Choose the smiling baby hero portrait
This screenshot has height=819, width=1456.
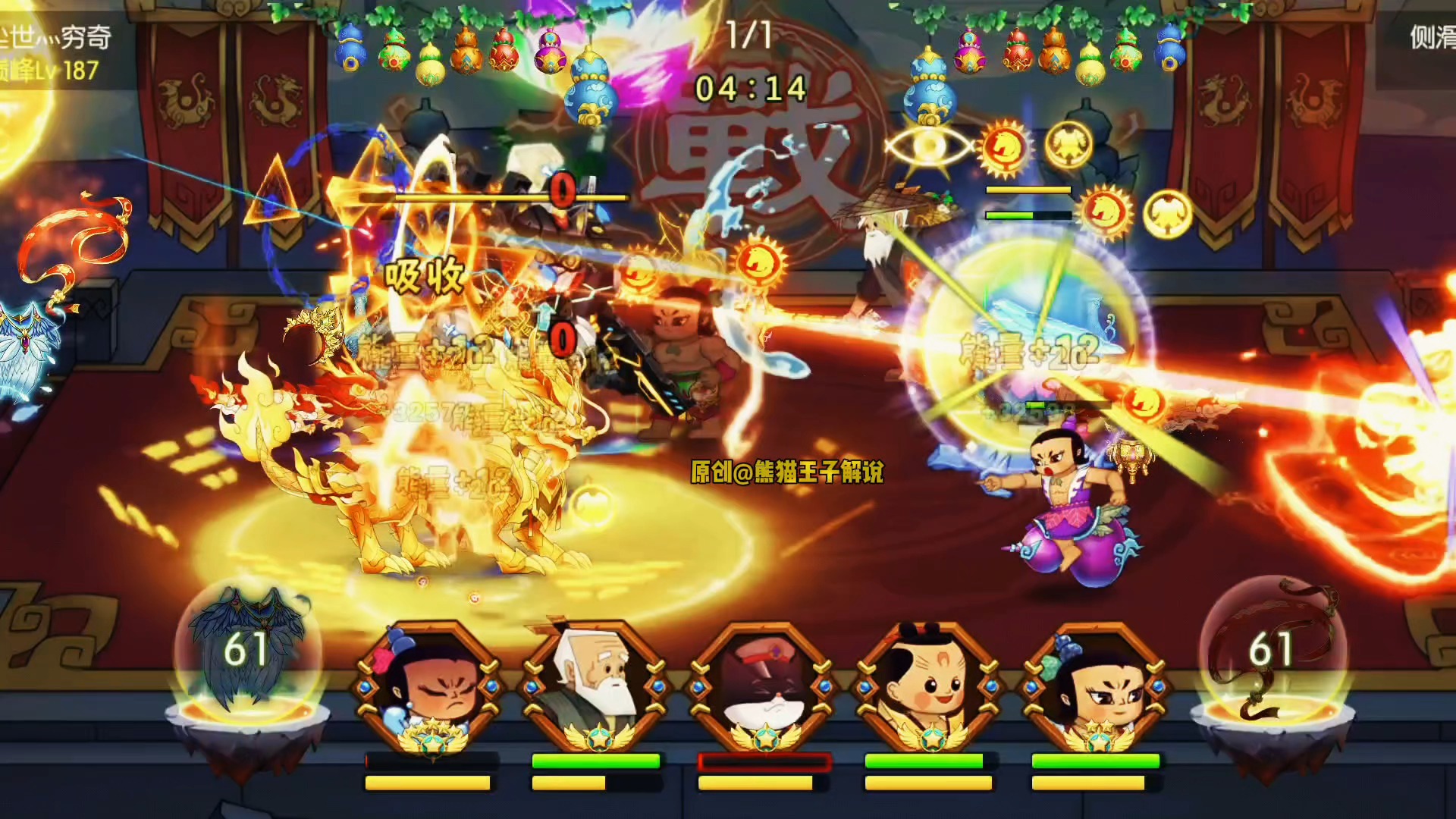(929, 688)
